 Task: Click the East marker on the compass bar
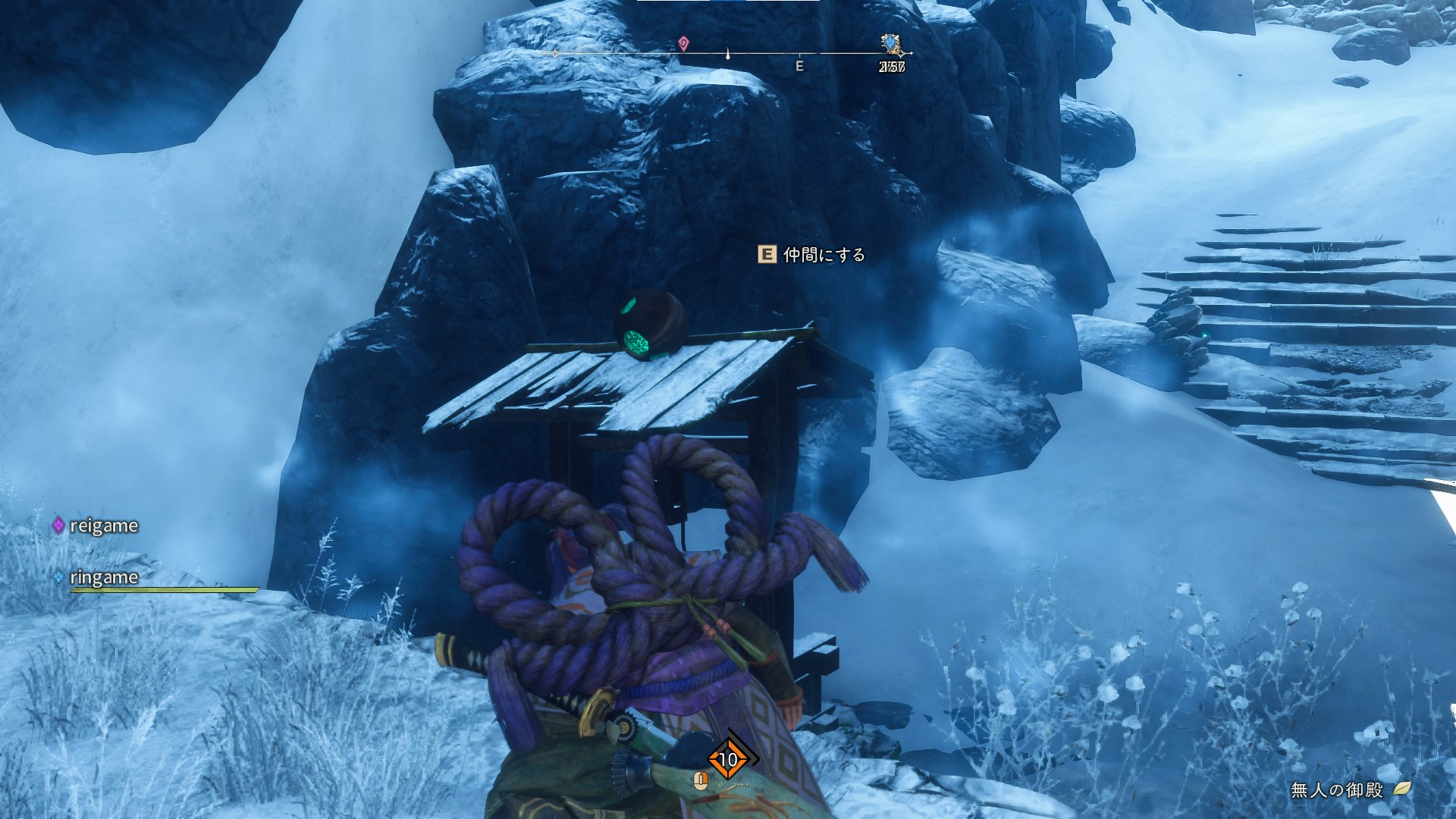coord(799,66)
